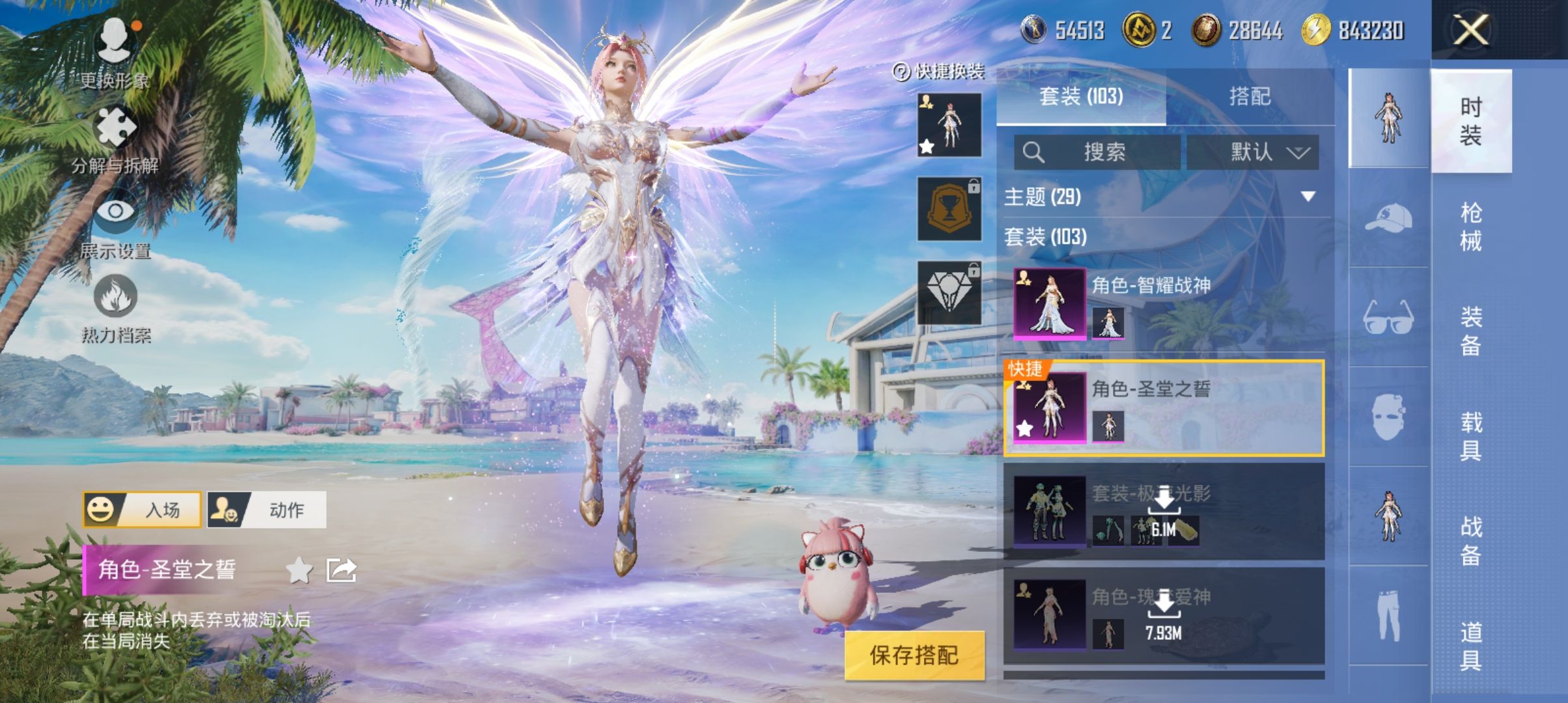The image size is (1568, 703).
Task: Favorite the outfit with the star icon
Action: (299, 570)
